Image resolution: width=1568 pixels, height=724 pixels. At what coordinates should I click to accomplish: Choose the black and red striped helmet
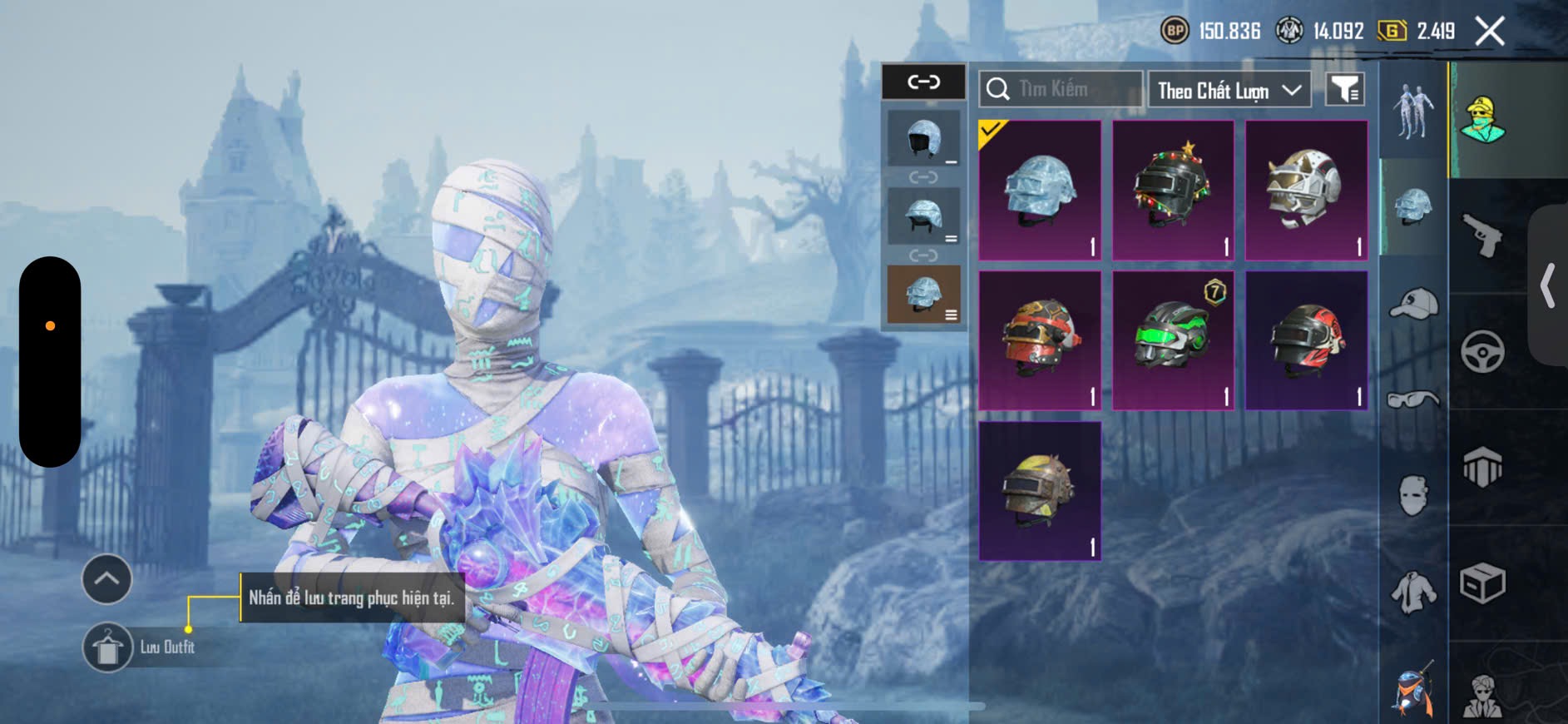coord(1306,340)
